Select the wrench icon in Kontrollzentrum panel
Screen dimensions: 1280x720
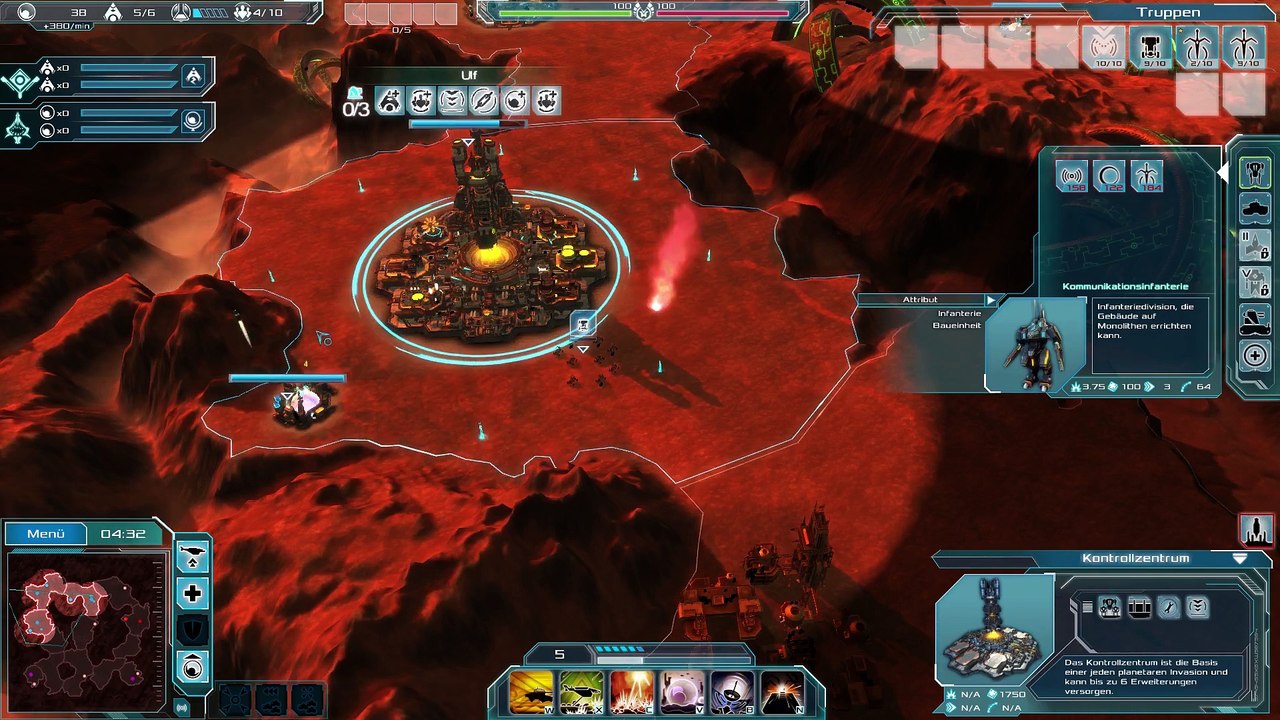(1169, 607)
